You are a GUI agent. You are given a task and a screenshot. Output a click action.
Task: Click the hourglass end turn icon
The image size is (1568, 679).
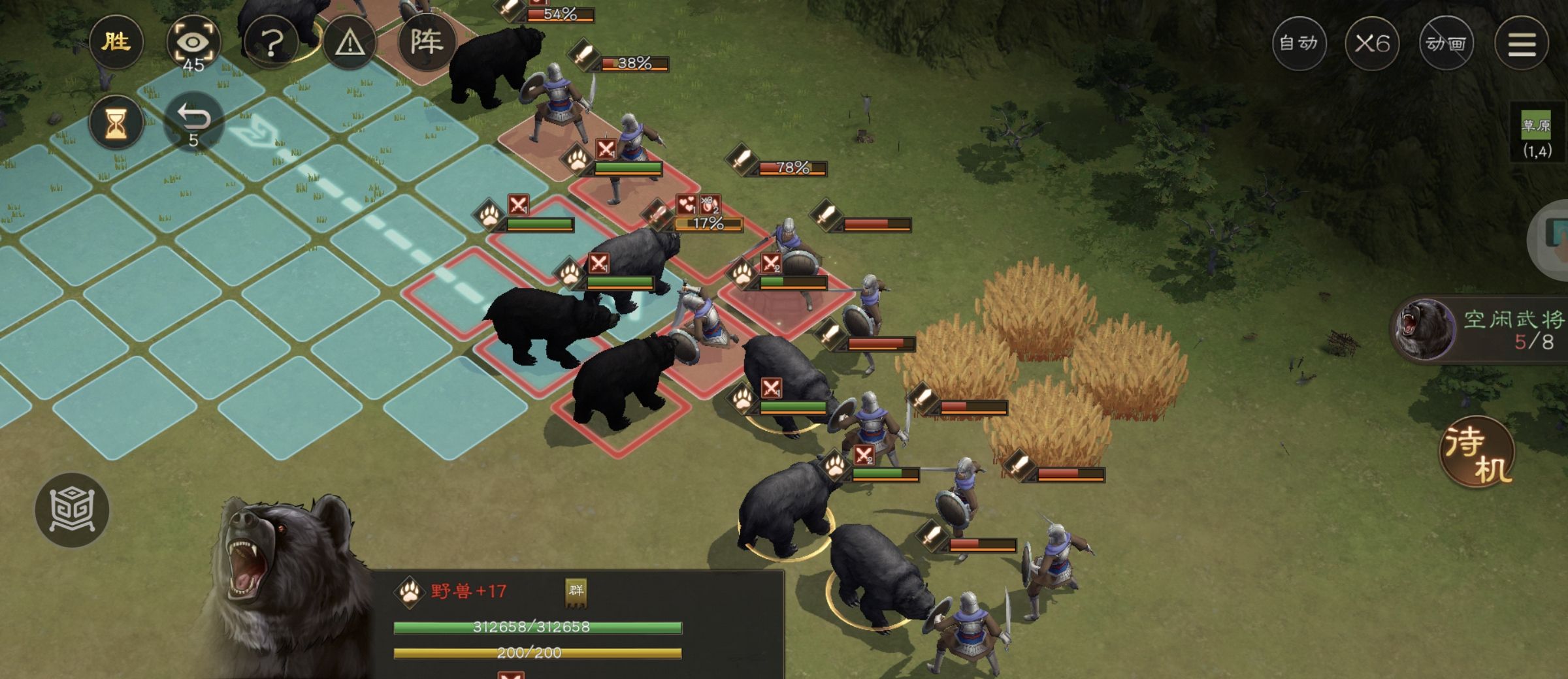116,122
